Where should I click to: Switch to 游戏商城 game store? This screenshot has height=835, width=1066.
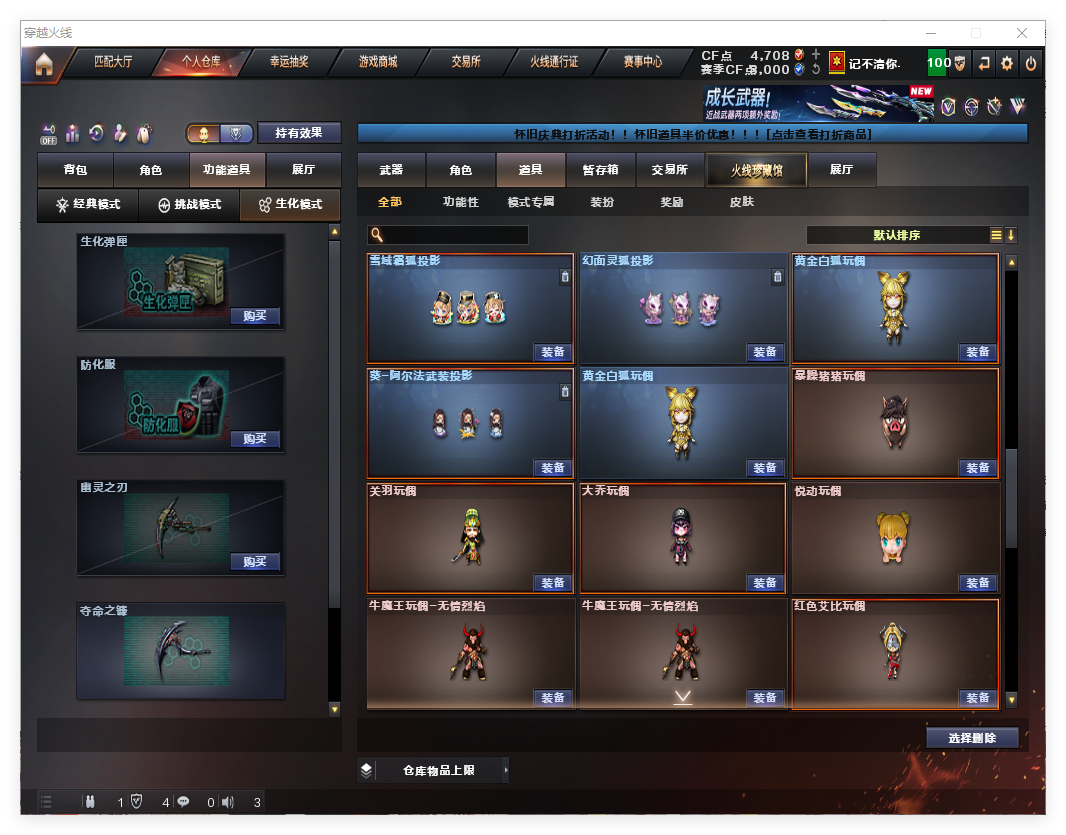[378, 62]
